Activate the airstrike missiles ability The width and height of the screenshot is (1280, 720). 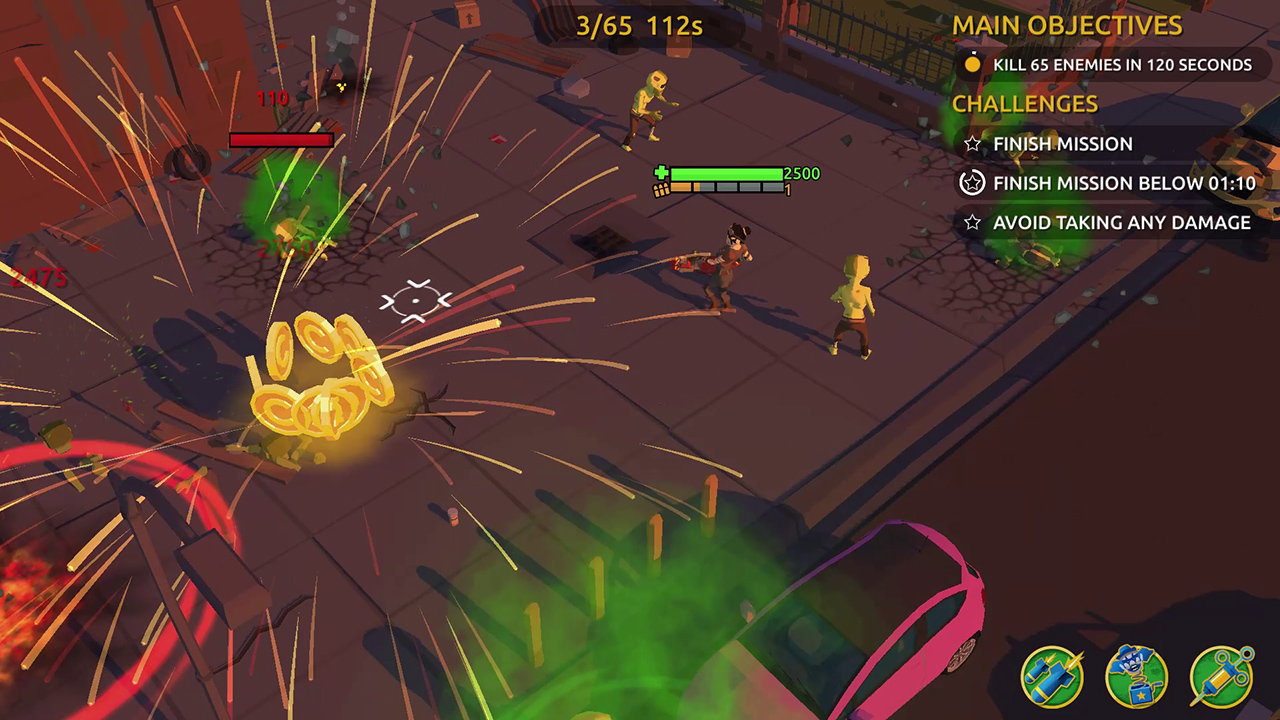tap(1052, 677)
